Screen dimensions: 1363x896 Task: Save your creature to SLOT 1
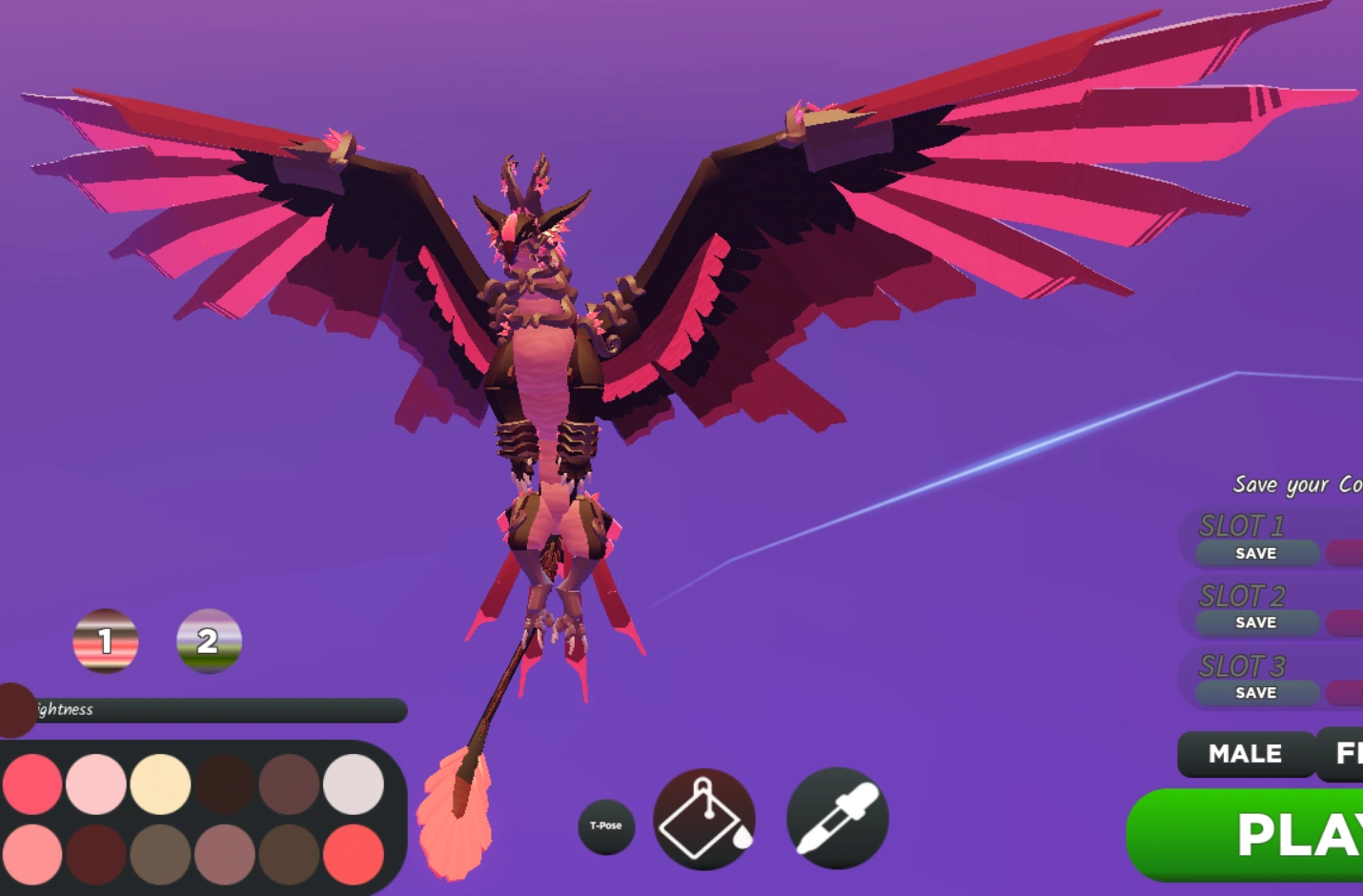point(1256,553)
